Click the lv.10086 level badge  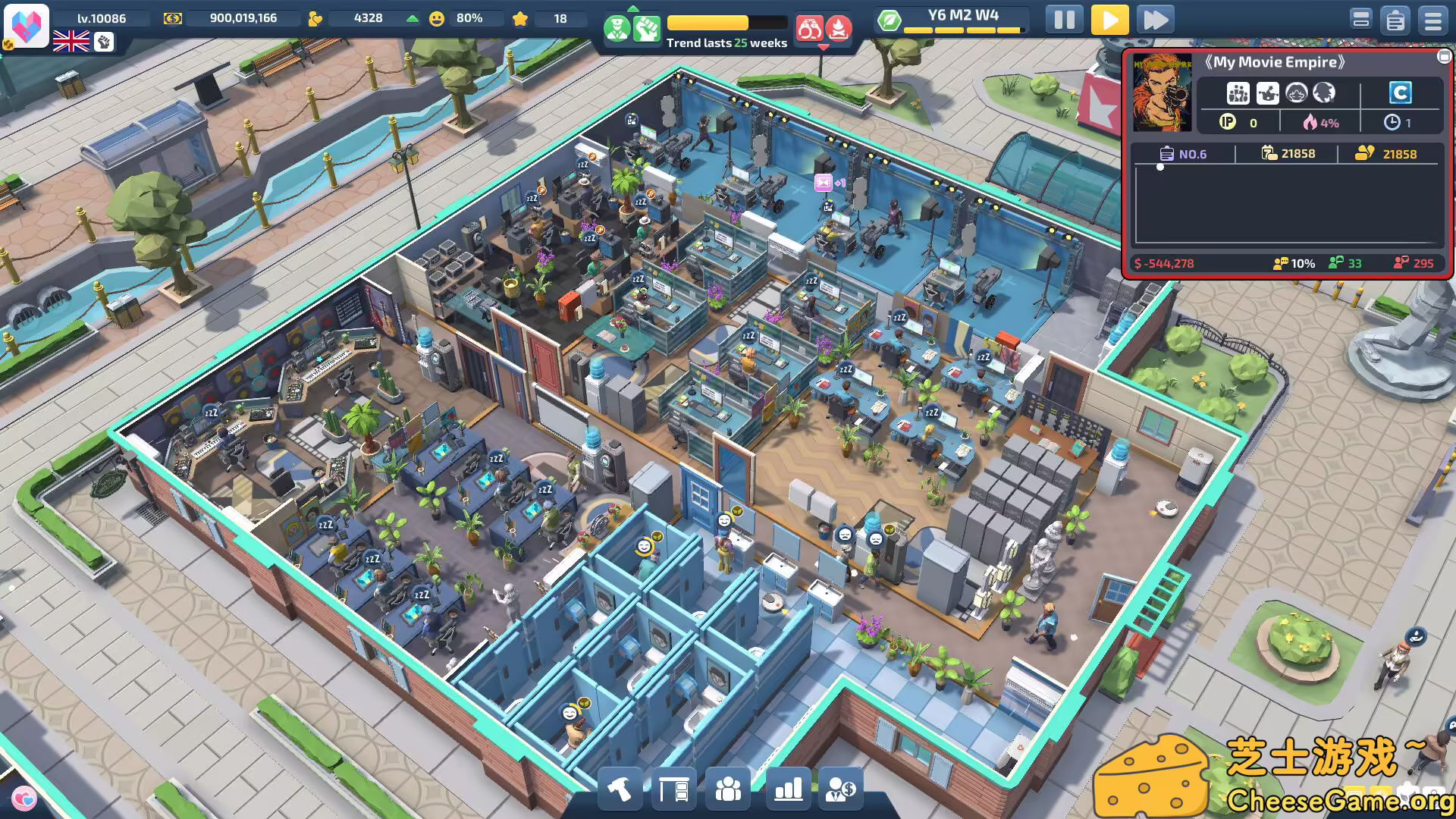point(102,18)
